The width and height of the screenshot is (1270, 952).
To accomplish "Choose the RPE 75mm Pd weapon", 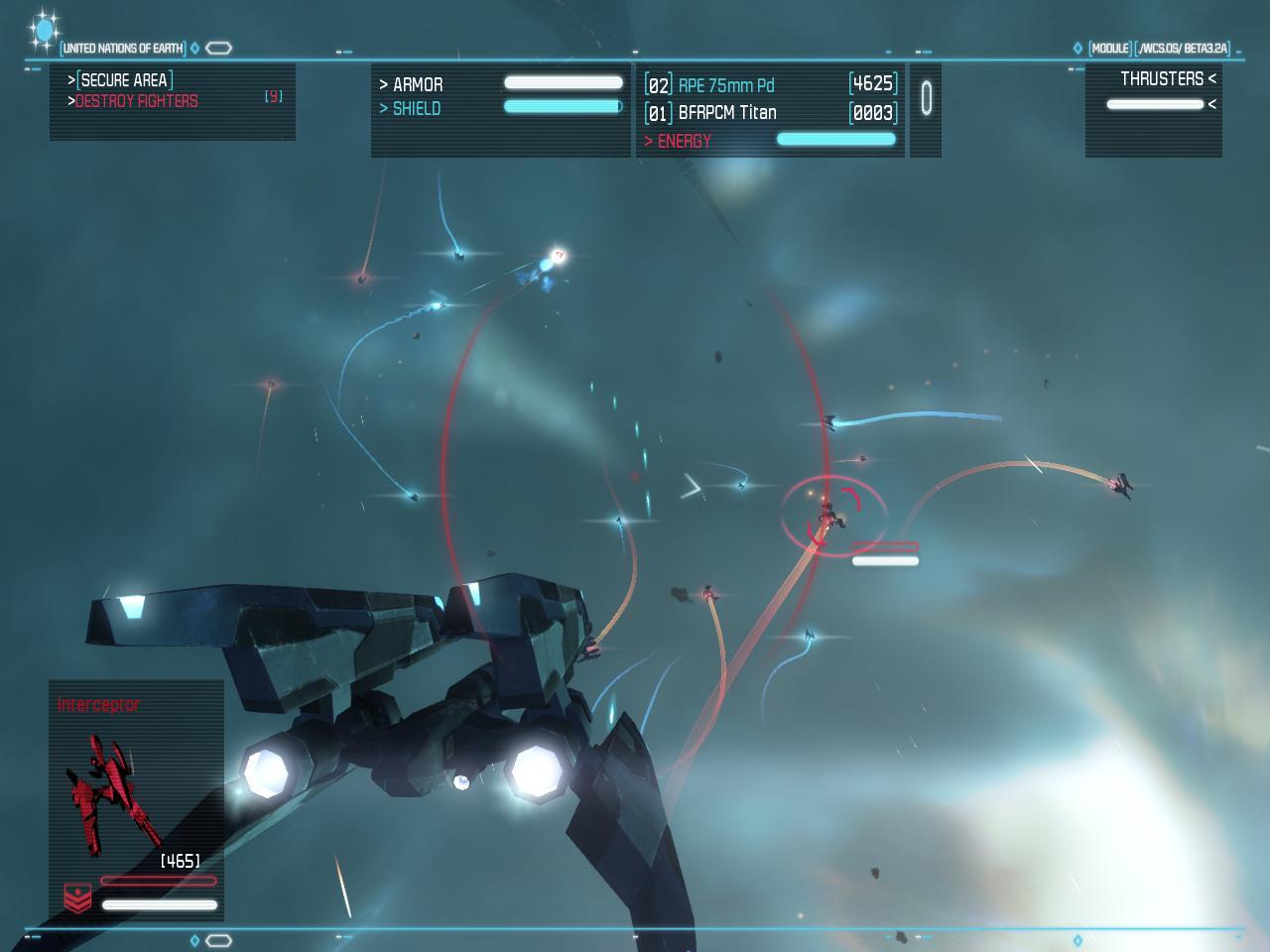I will coord(725,85).
